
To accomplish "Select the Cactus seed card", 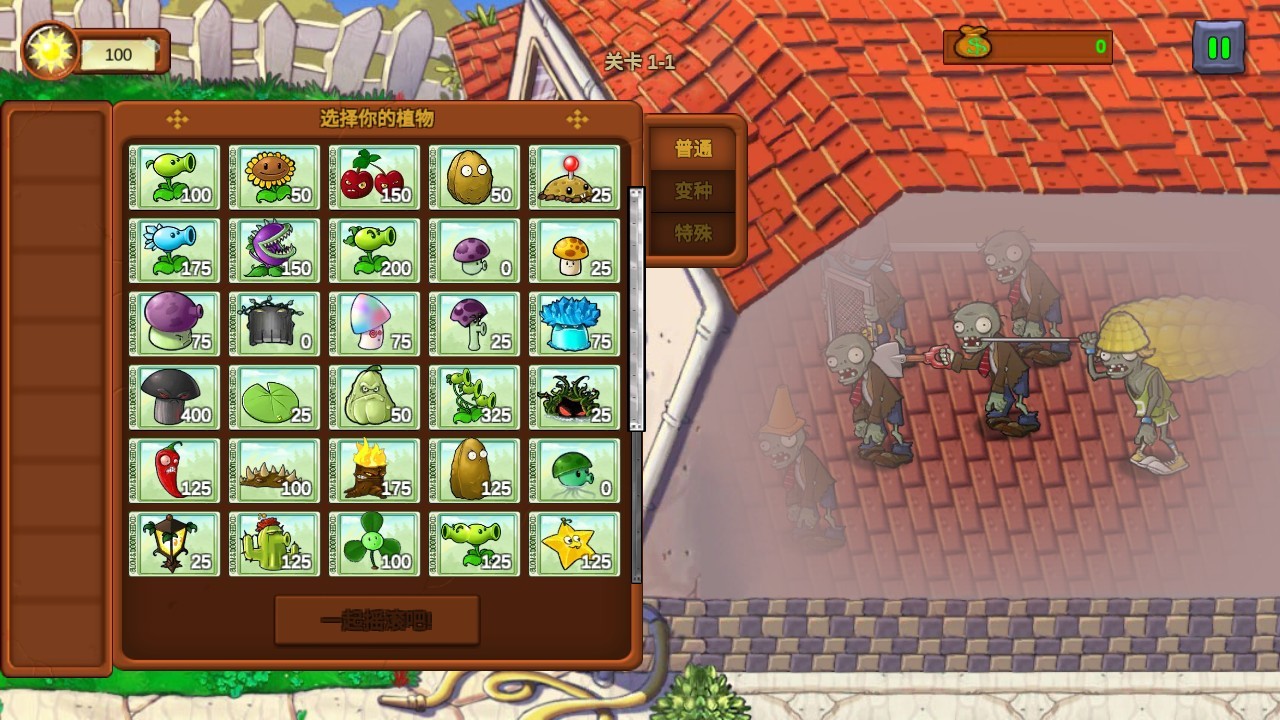I will [x=274, y=543].
